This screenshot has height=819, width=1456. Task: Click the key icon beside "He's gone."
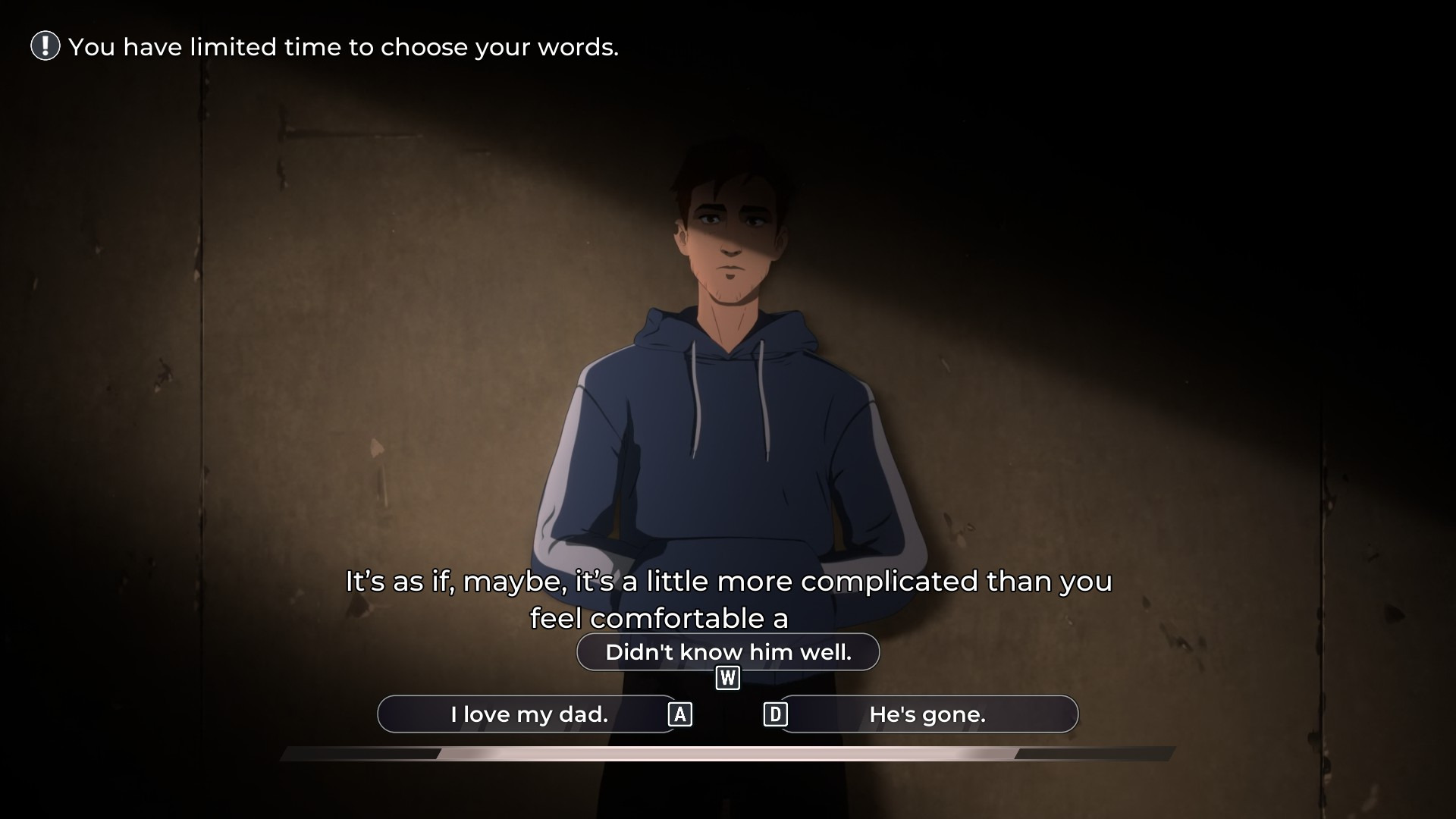click(x=776, y=714)
